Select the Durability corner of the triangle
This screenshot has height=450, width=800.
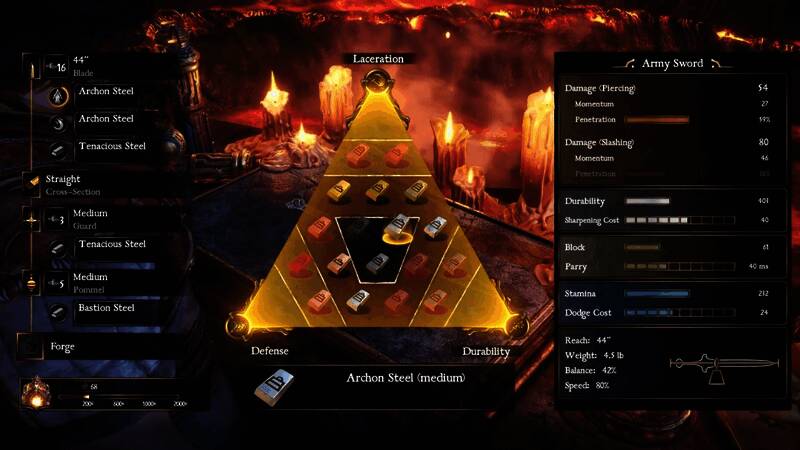(x=486, y=351)
